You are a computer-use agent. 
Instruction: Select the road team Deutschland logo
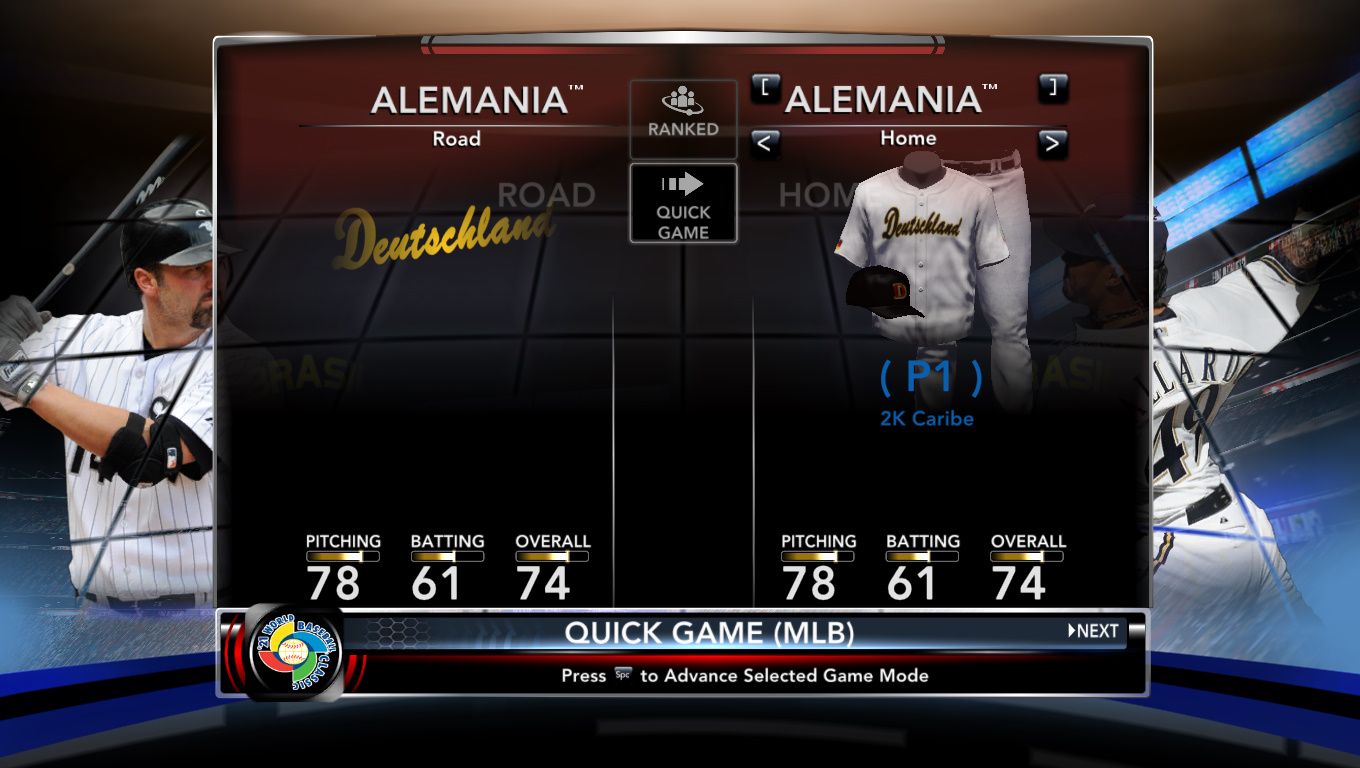tap(444, 236)
